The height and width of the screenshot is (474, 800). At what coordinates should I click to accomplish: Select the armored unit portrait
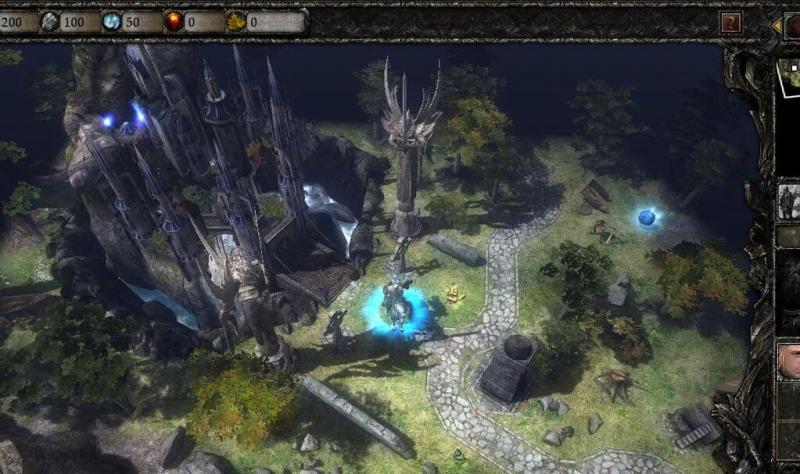click(x=789, y=201)
